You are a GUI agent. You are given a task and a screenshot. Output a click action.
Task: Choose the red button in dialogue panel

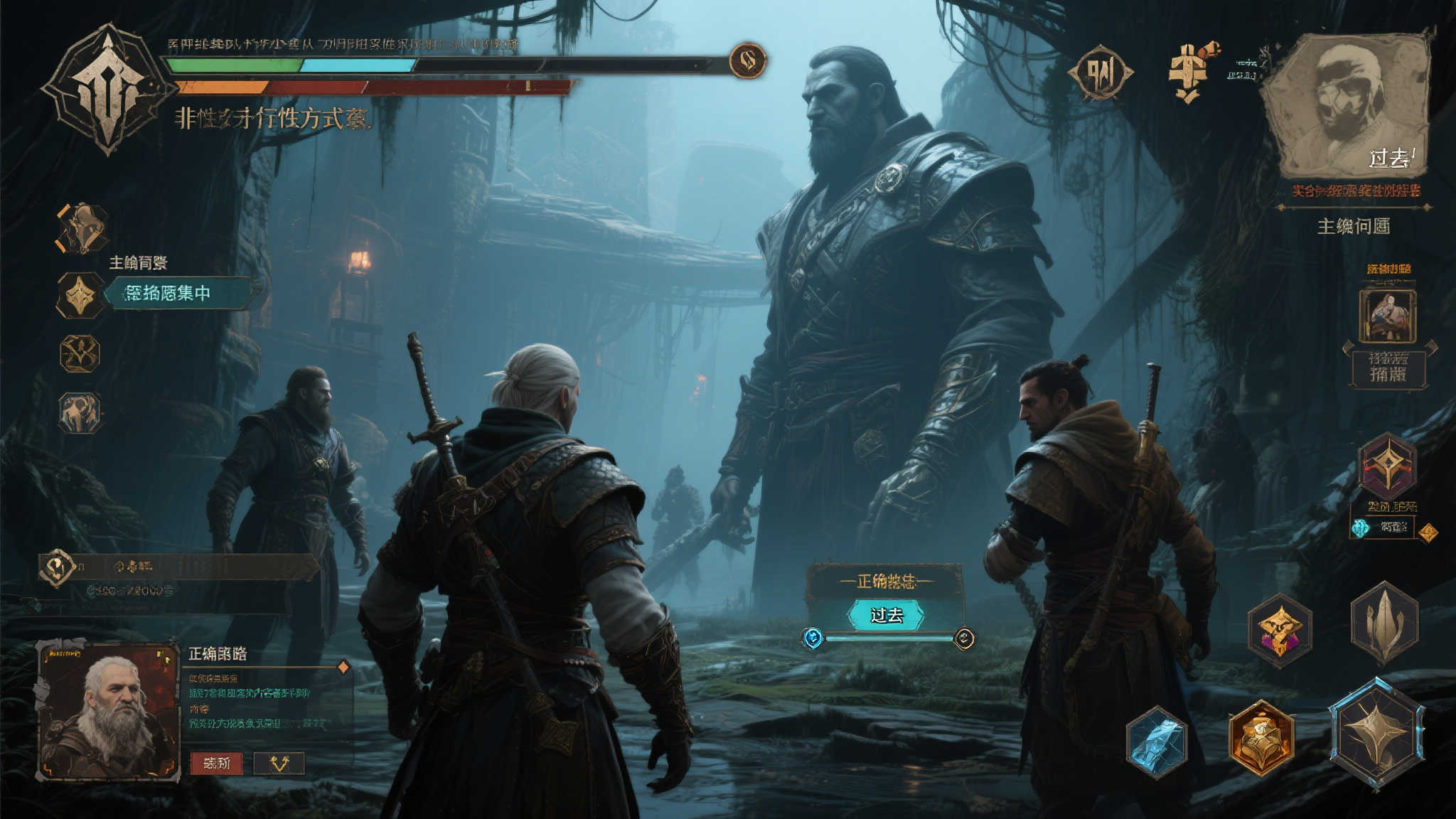(x=216, y=764)
